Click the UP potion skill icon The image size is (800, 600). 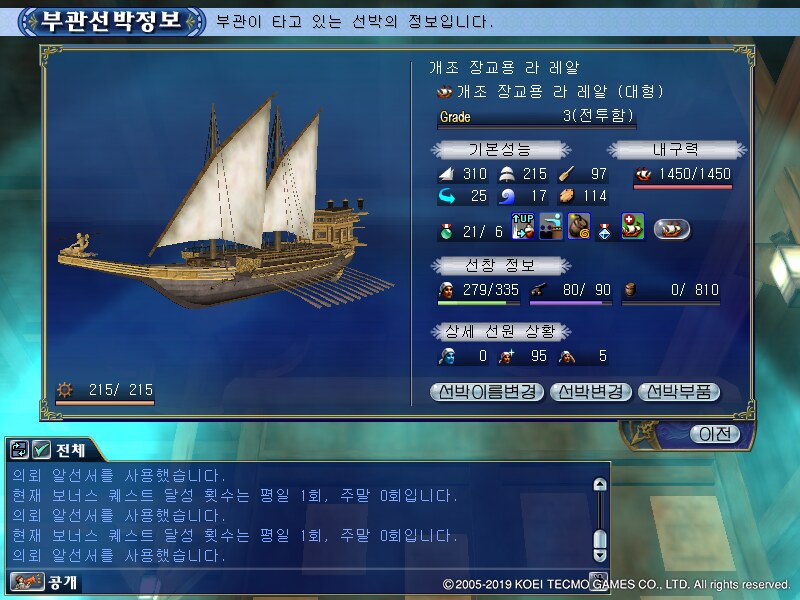click(523, 227)
